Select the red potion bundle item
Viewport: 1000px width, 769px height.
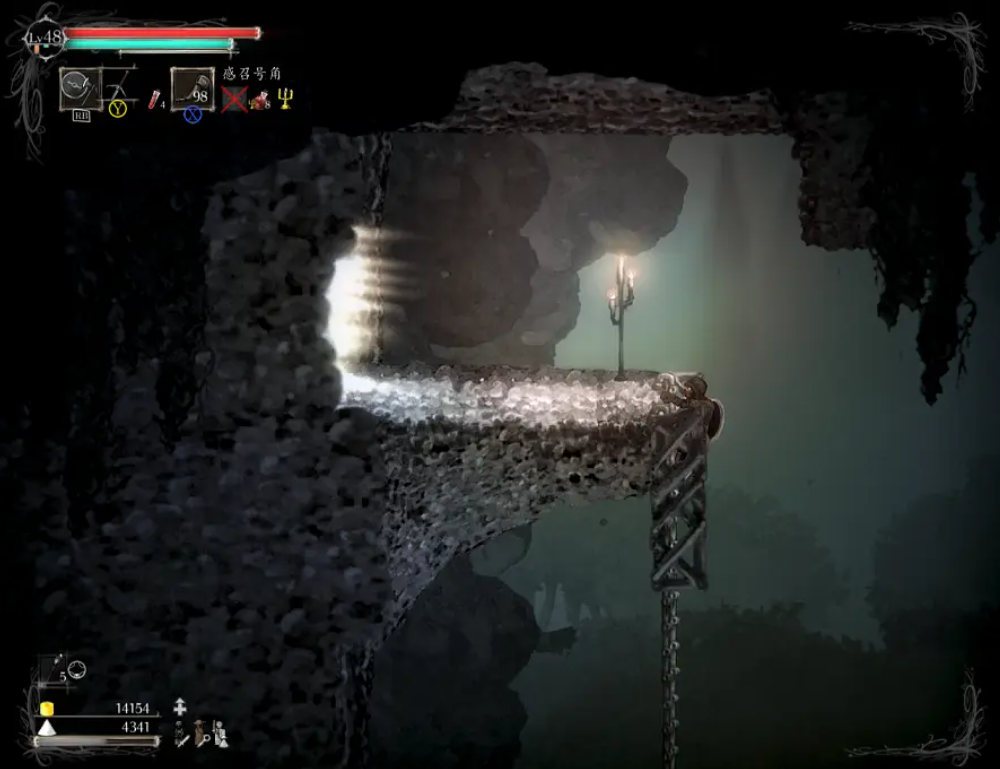pos(259,99)
